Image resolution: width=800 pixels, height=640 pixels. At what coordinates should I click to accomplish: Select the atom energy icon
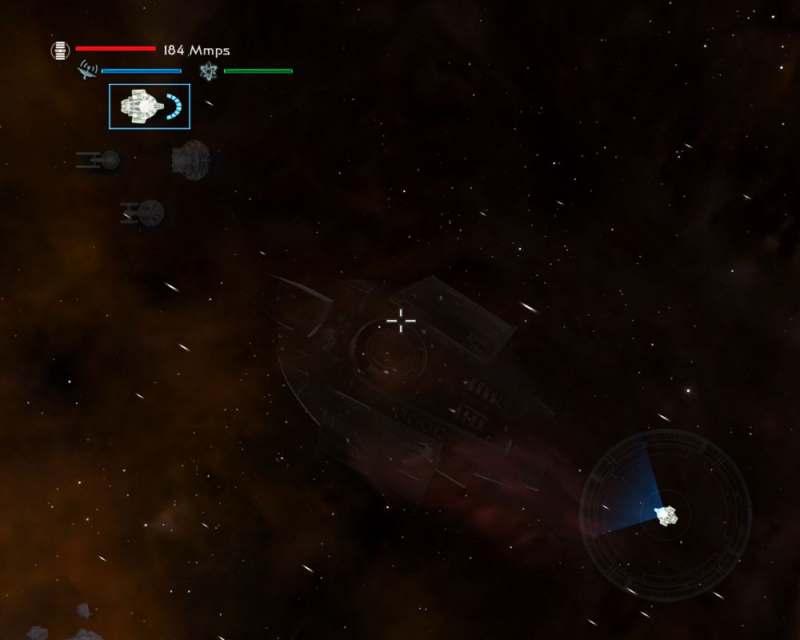click(208, 71)
